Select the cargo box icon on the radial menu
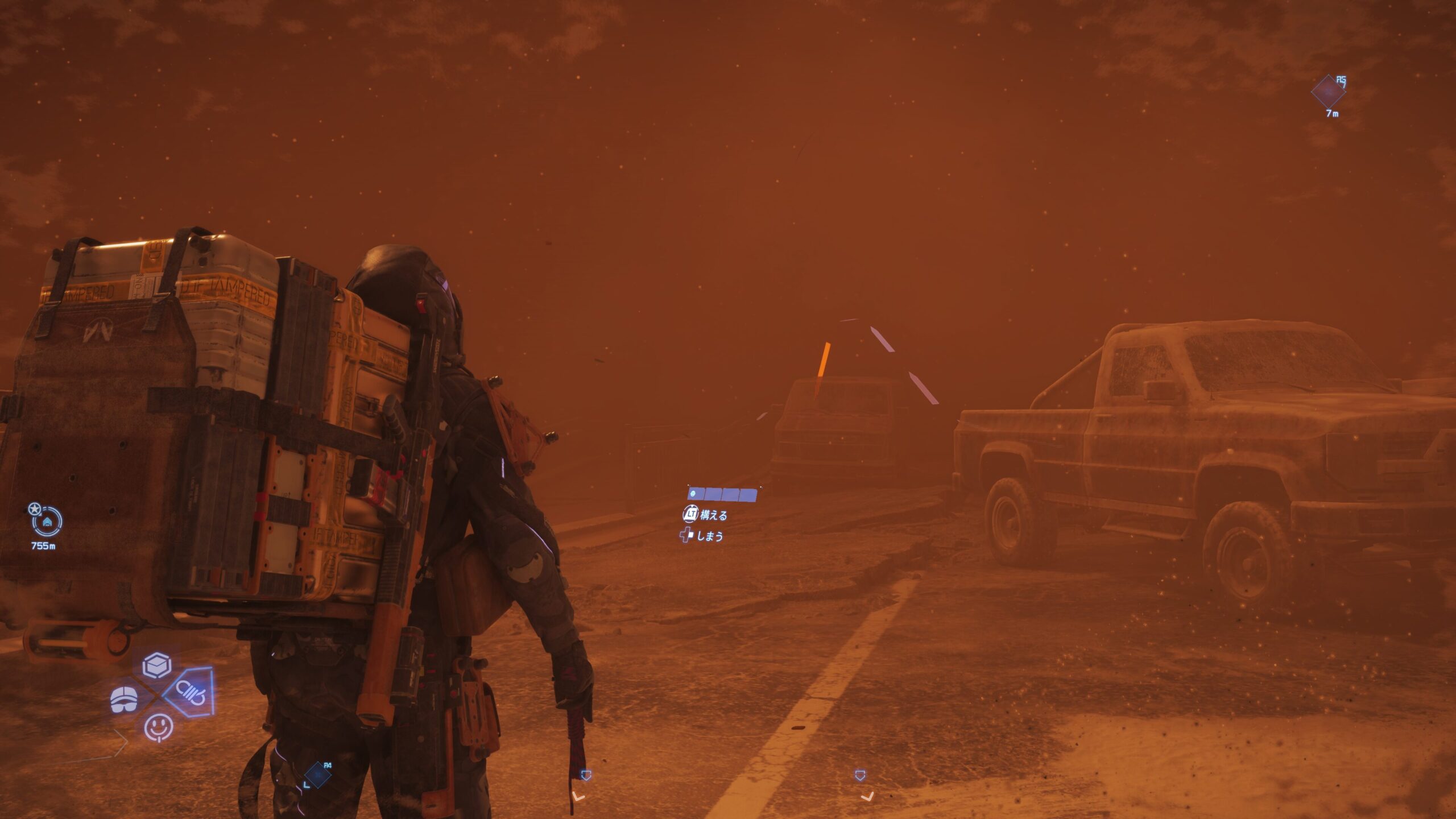Screen dimensions: 1456x819 click(157, 664)
